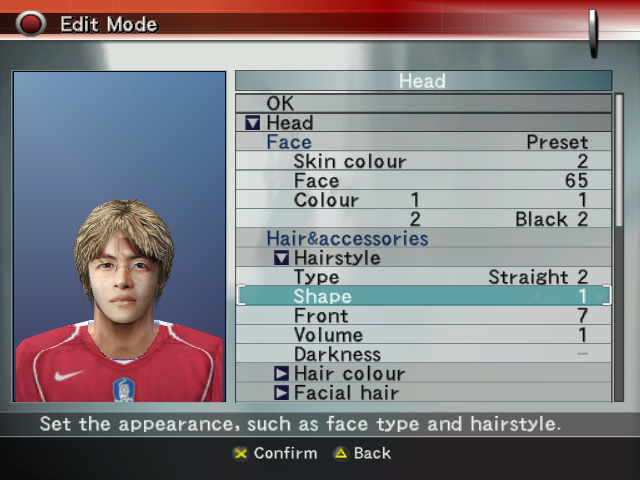Image resolution: width=640 pixels, height=480 pixels.
Task: Click the menu list scrollbar
Action: tap(618, 248)
